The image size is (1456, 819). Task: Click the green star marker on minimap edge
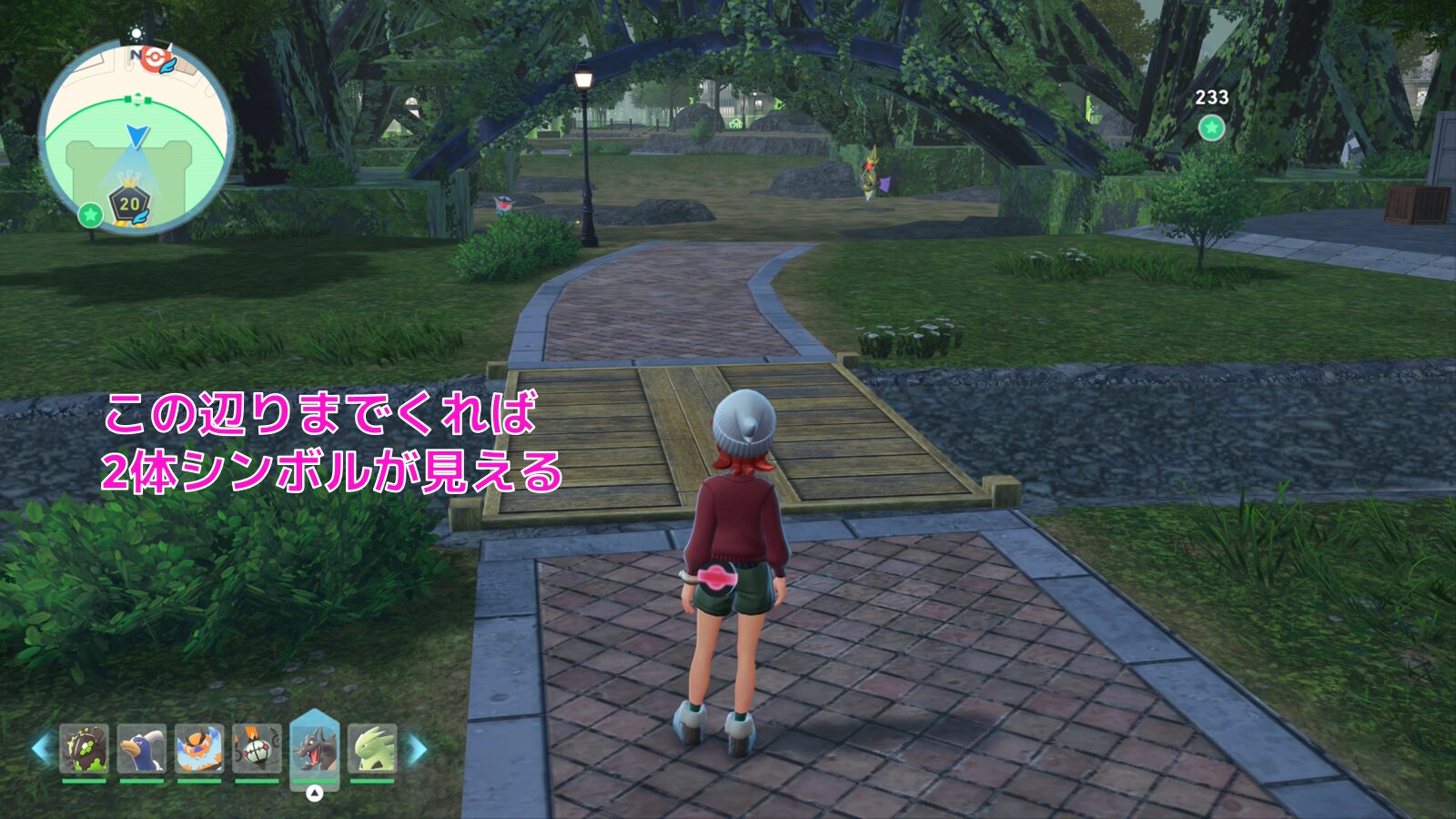(x=89, y=215)
